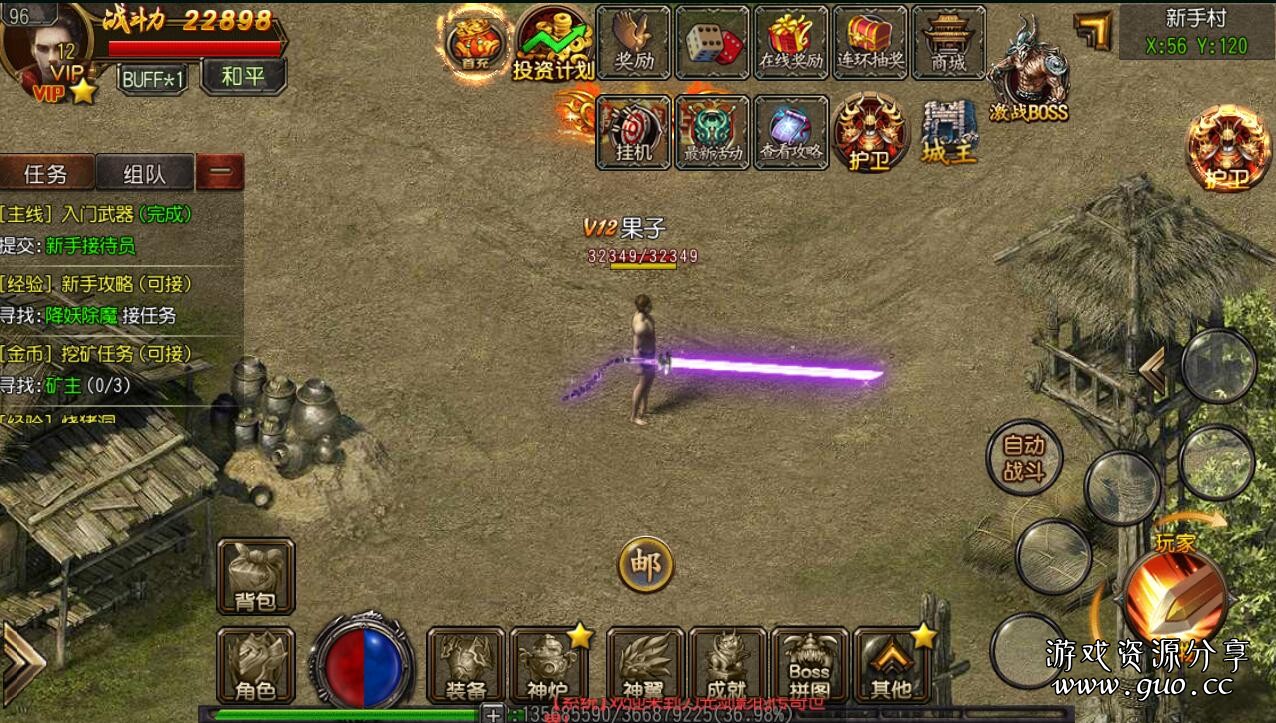
Task: Activate 挂机 auto-idle mode
Action: click(x=633, y=132)
